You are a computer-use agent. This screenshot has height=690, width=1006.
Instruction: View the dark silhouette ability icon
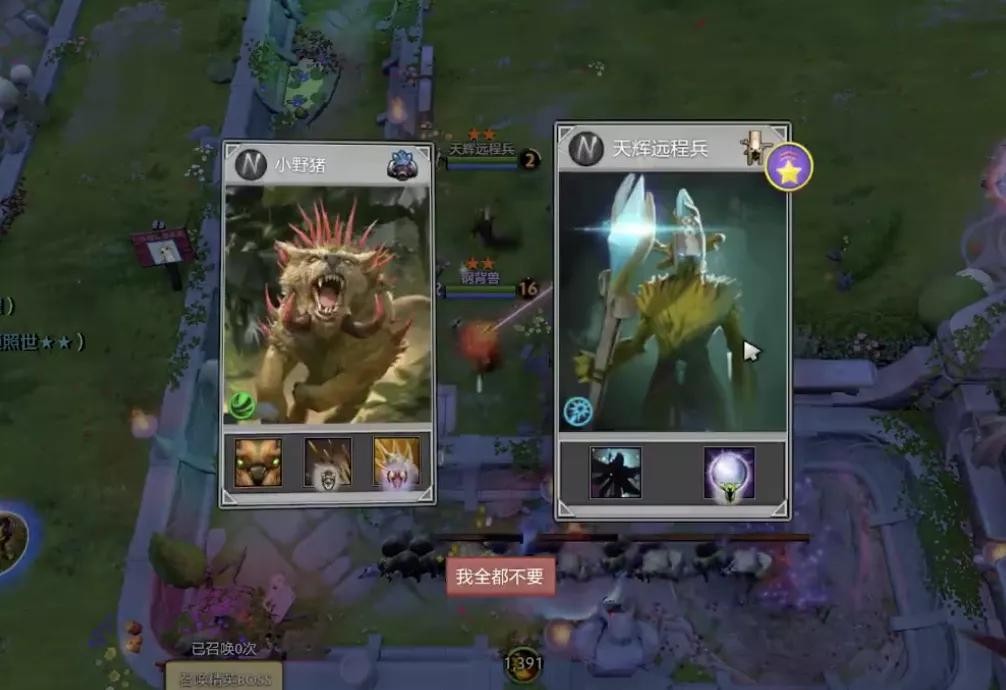point(615,473)
